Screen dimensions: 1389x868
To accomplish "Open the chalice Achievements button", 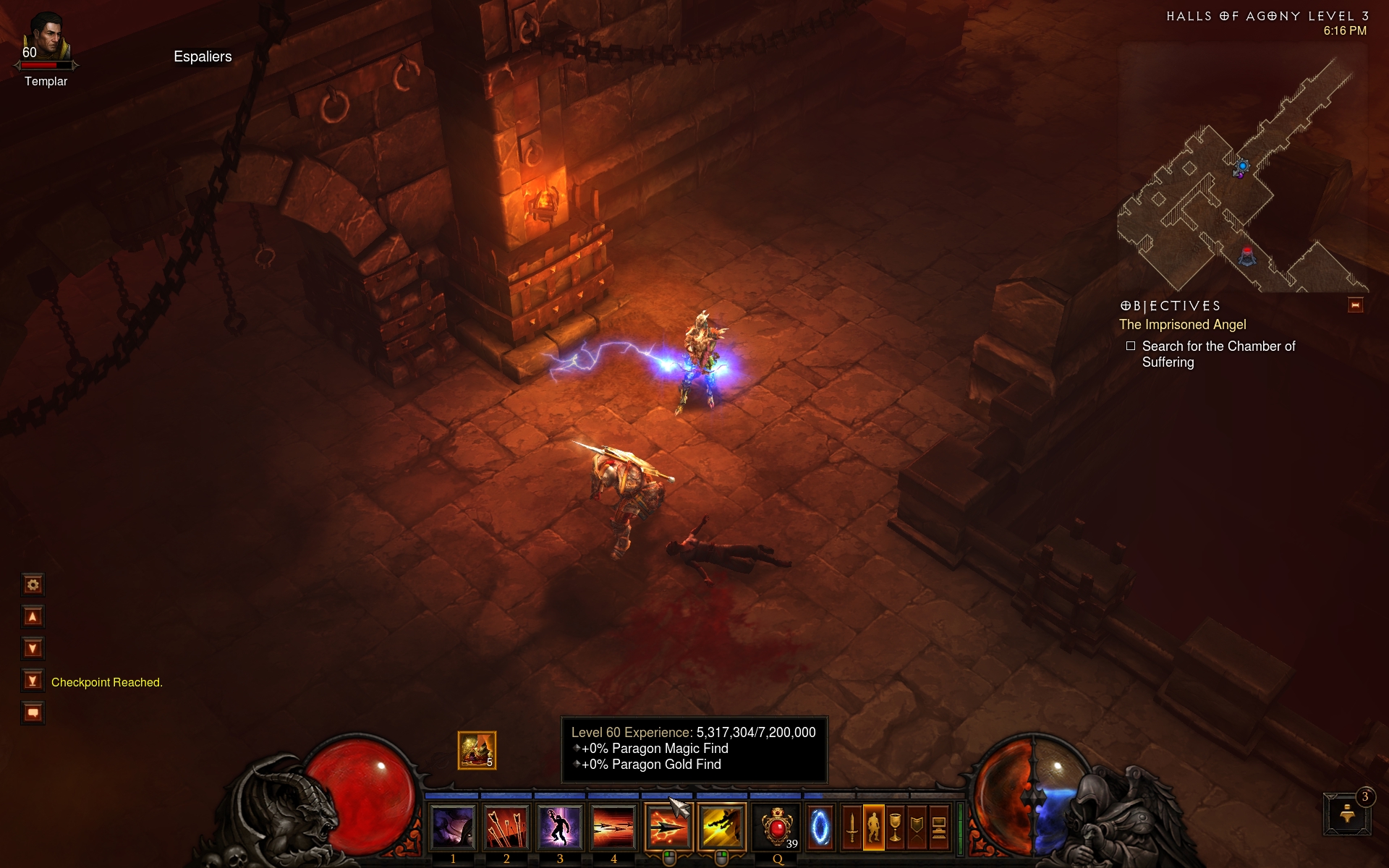I will pyautogui.click(x=896, y=827).
